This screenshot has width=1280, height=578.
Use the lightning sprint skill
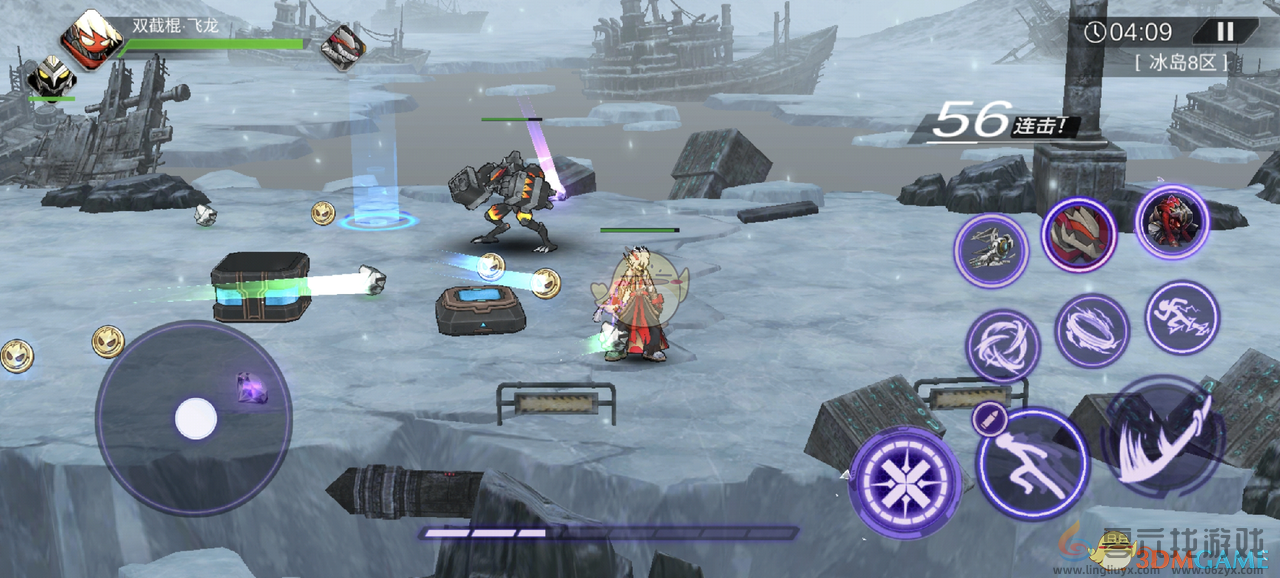point(1182,318)
